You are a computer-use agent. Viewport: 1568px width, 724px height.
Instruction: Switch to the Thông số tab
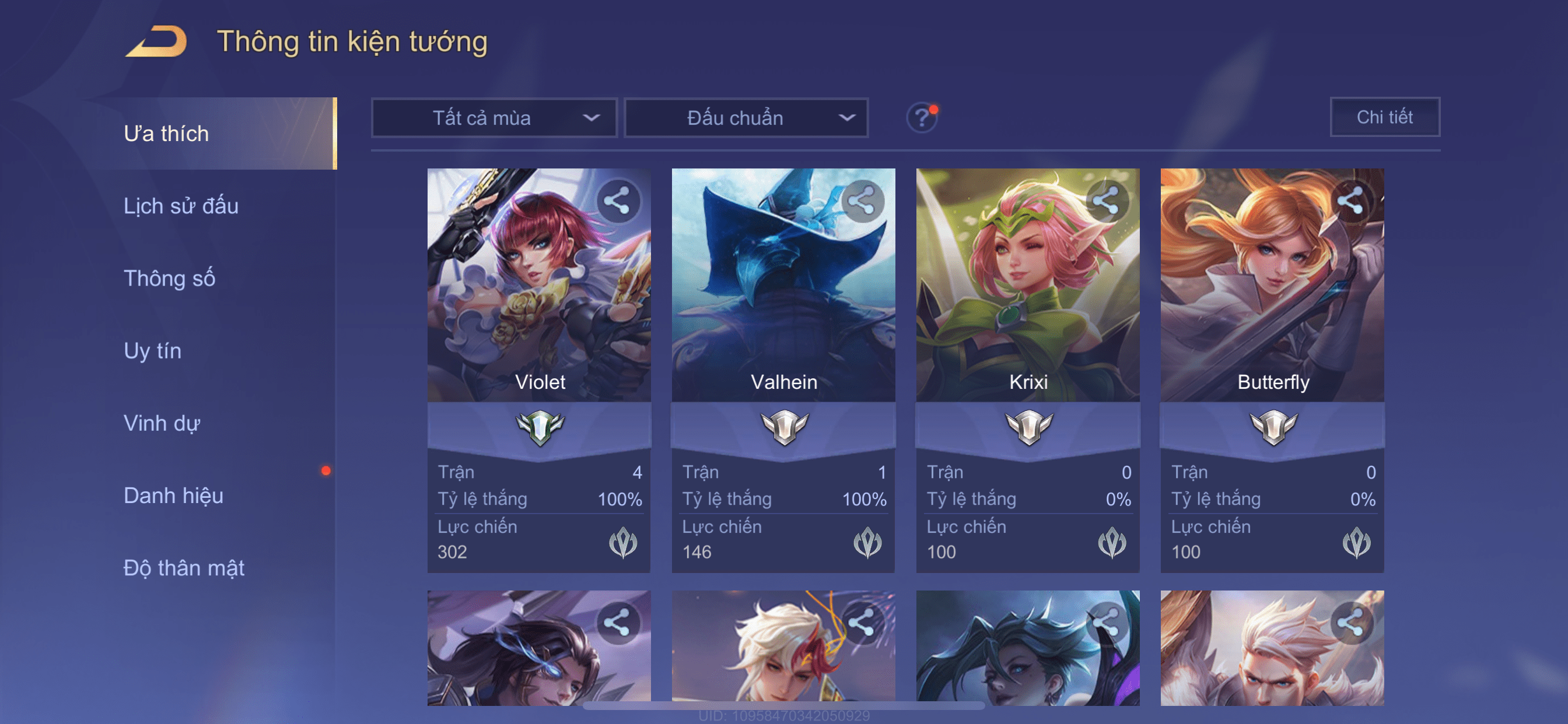coord(169,278)
